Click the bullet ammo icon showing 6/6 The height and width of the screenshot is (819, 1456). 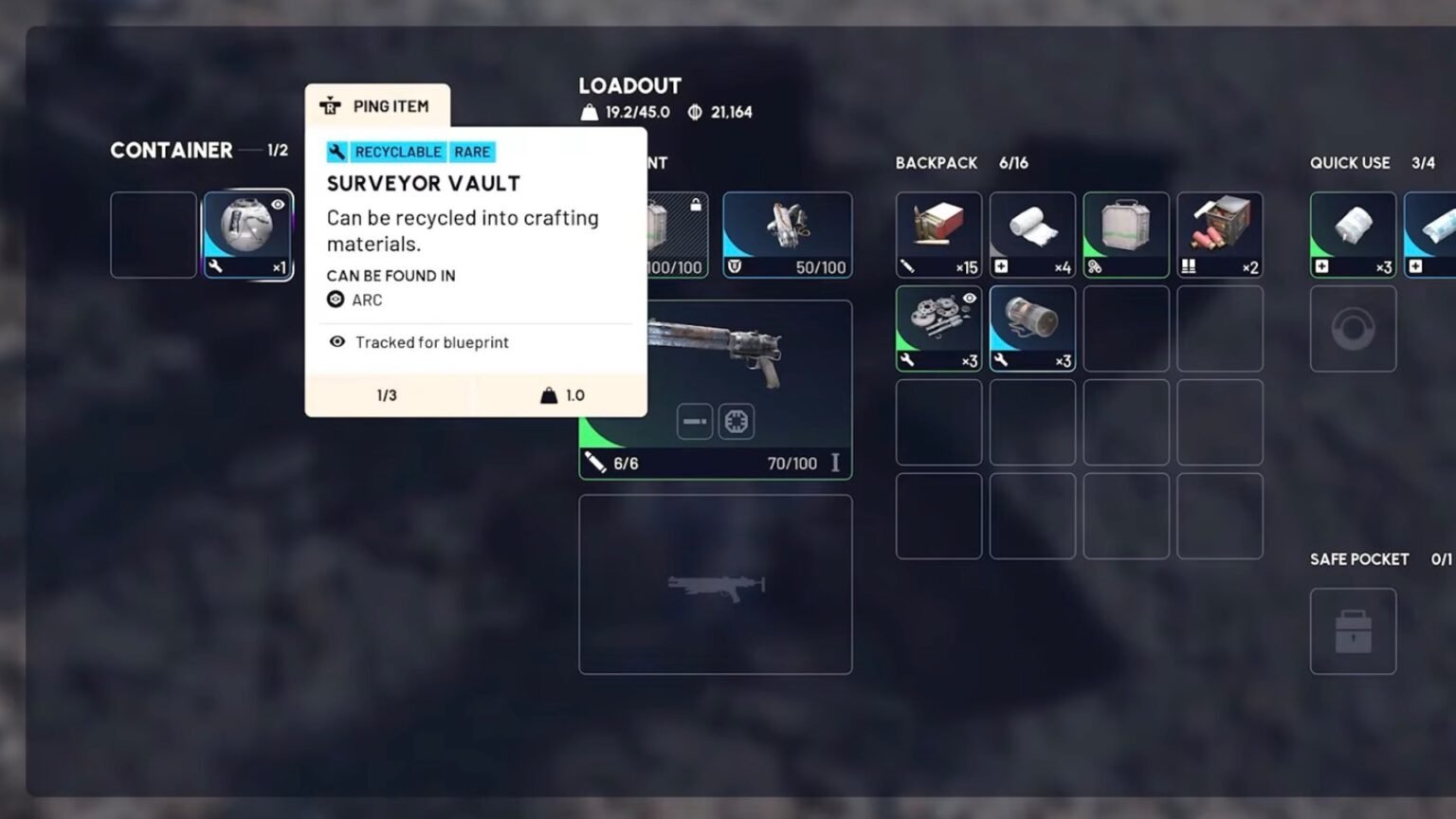tap(595, 464)
